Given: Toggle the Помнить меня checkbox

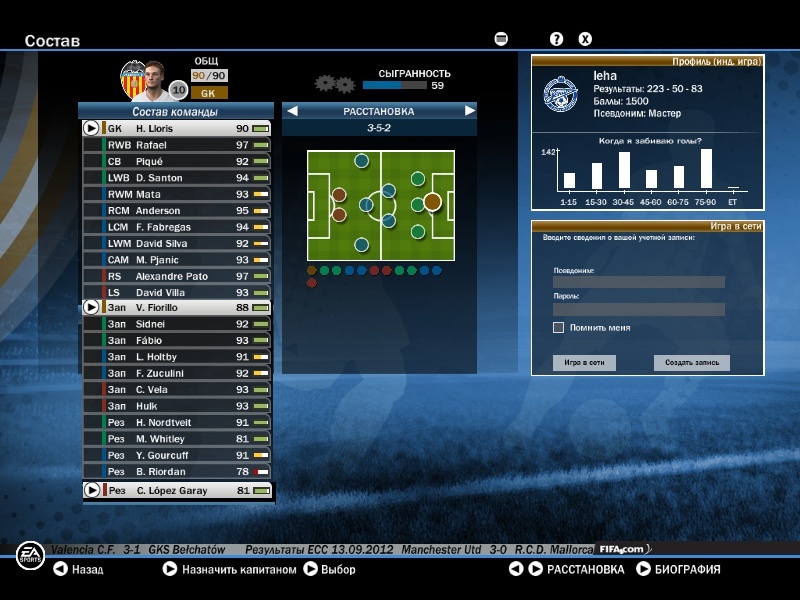Looking at the screenshot, I should pyautogui.click(x=558, y=327).
